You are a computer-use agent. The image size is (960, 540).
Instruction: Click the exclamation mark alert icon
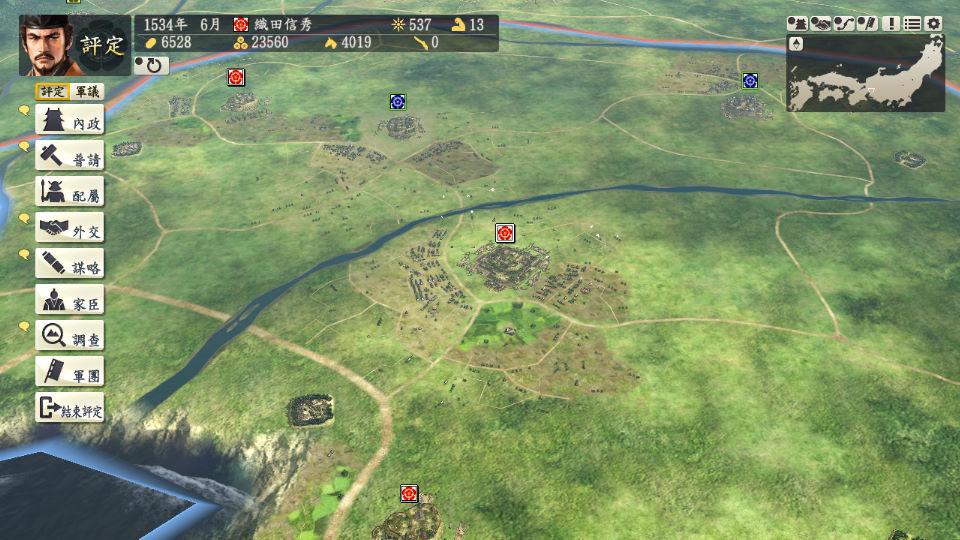pyautogui.click(x=890, y=23)
